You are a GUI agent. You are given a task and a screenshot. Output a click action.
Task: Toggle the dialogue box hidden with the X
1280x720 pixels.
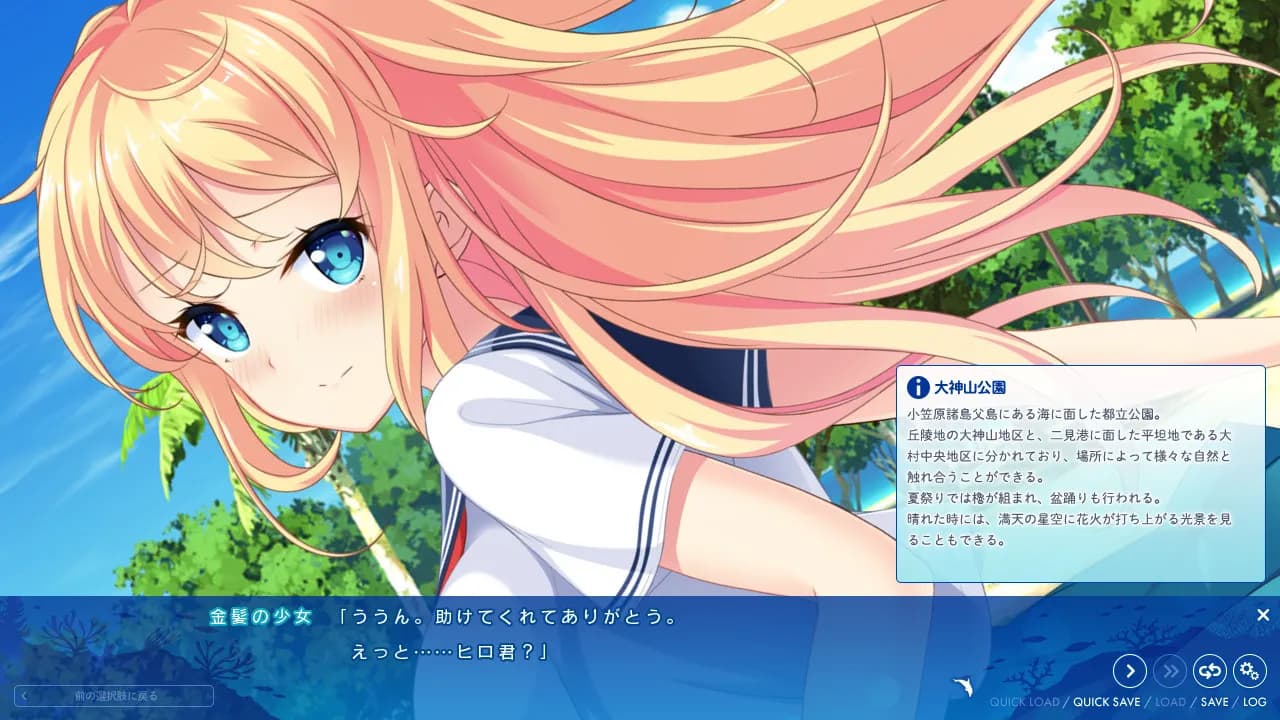[x=1262, y=614]
